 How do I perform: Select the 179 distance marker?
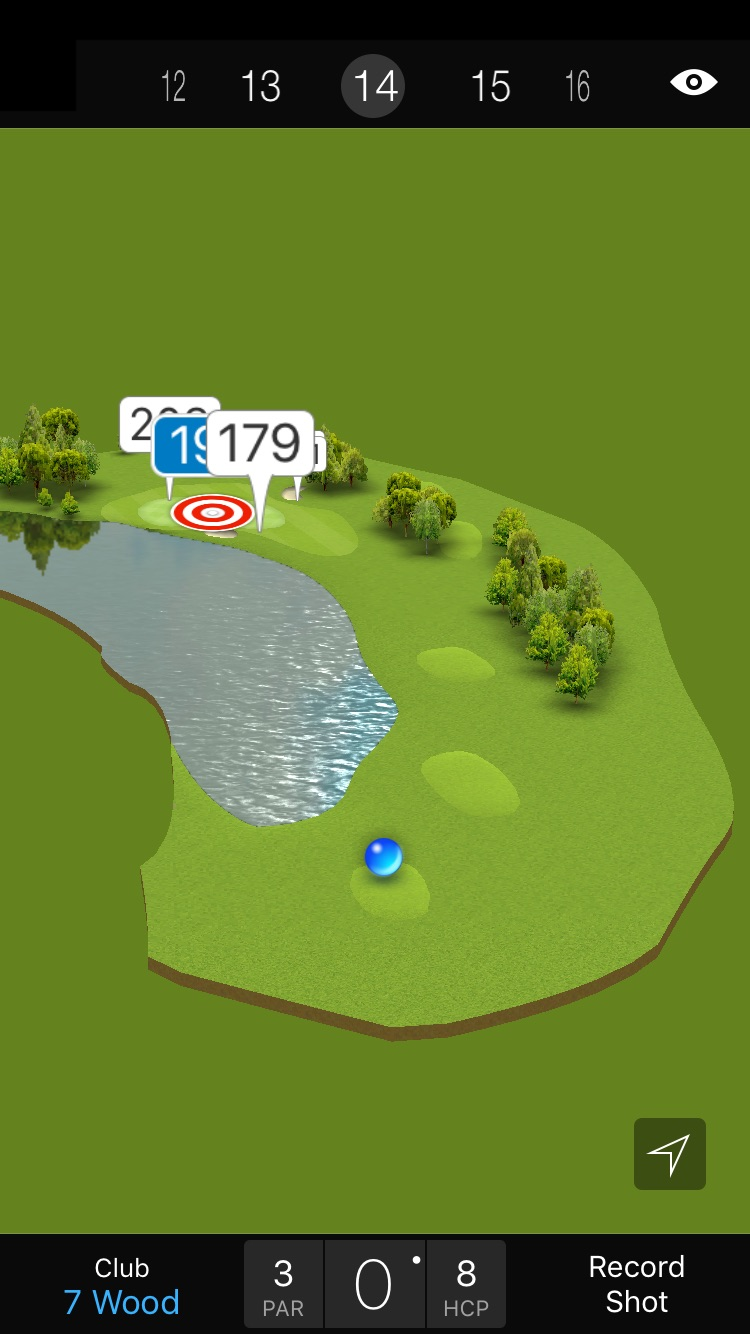point(260,442)
